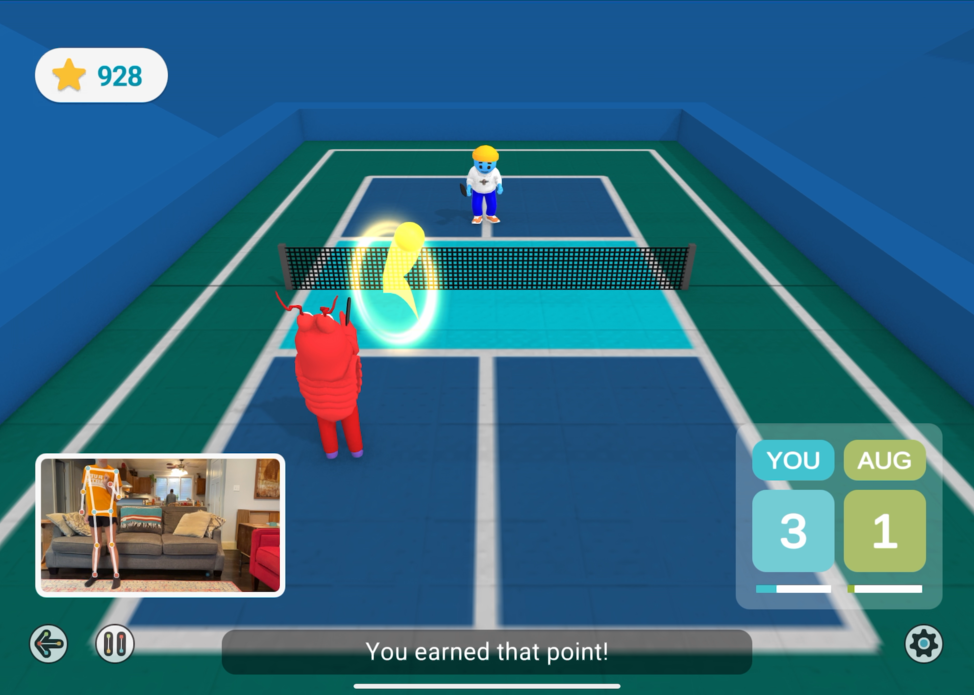
Task: Pause the tennis match
Action: [x=115, y=644]
